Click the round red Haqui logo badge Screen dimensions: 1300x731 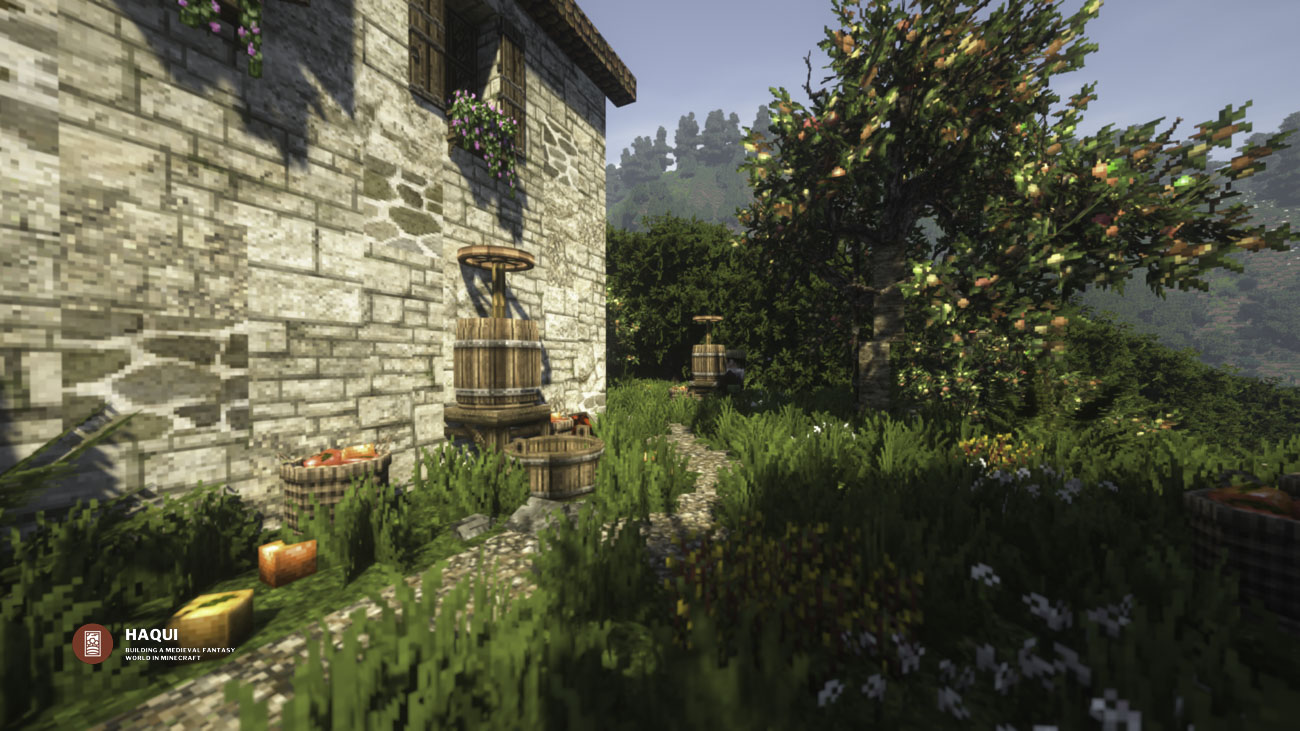click(x=92, y=643)
